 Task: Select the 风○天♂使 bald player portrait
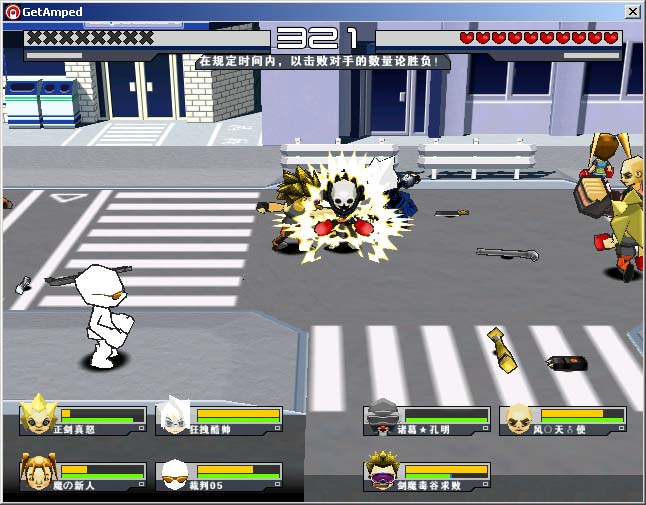(x=518, y=416)
